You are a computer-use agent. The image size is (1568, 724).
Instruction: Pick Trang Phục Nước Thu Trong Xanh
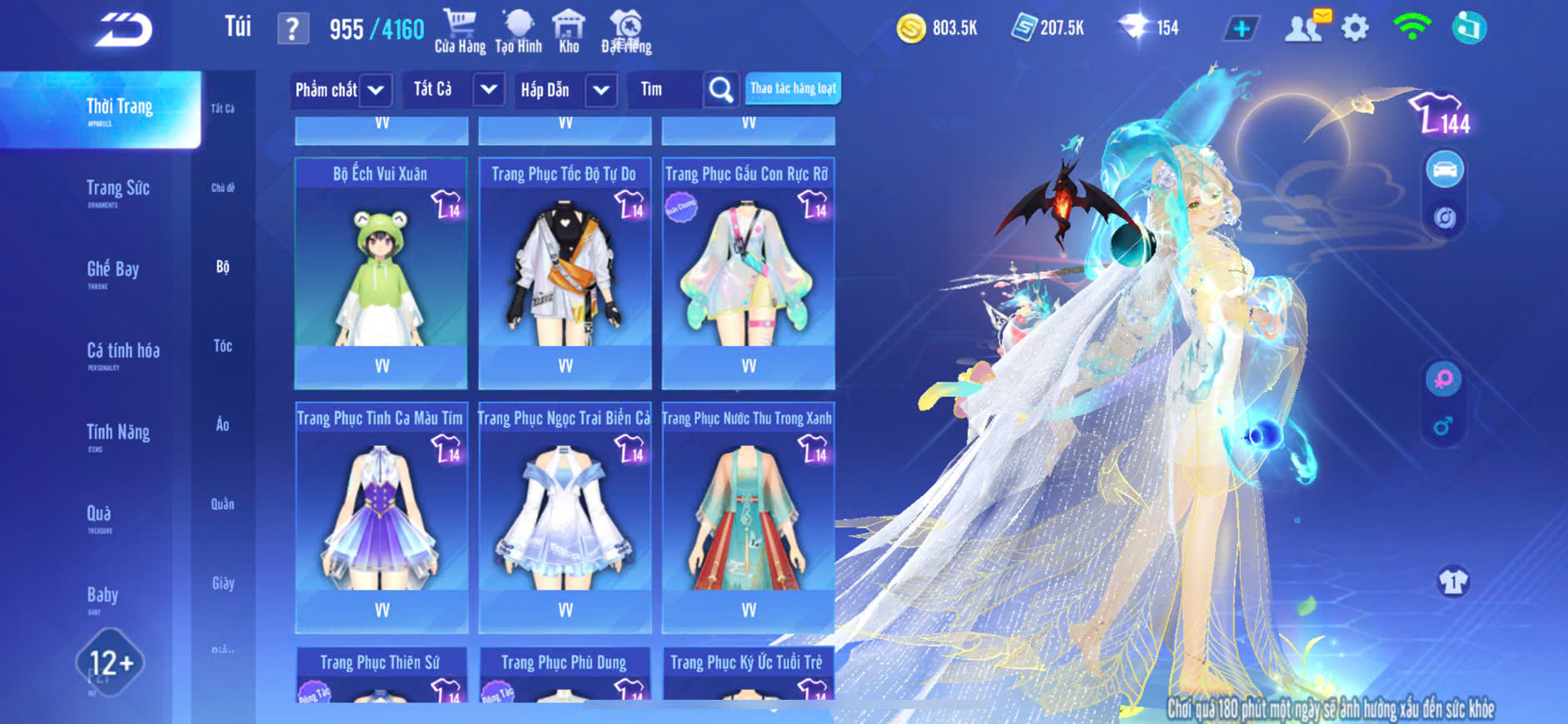click(x=748, y=518)
